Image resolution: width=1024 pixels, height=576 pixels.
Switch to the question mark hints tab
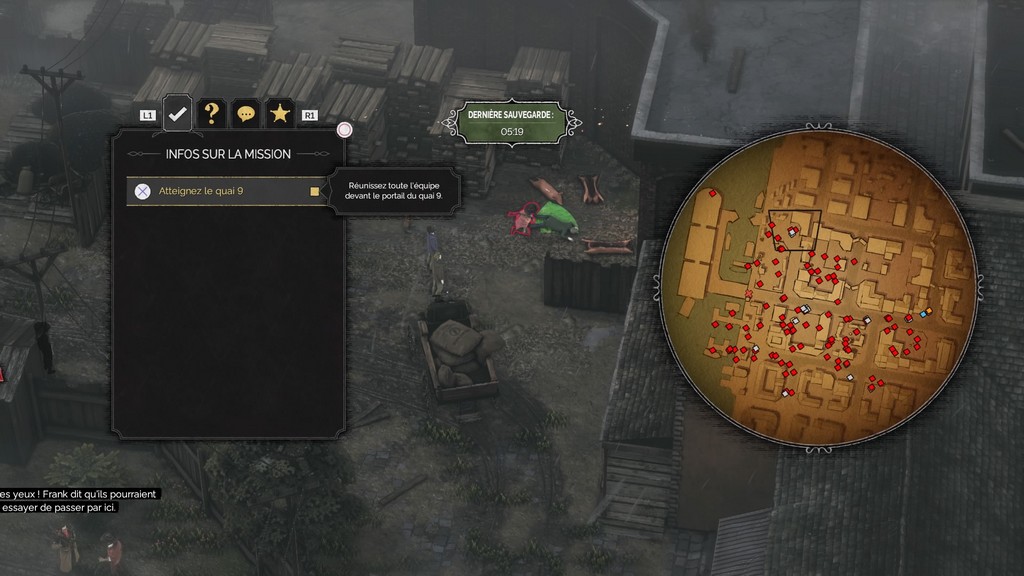(211, 114)
